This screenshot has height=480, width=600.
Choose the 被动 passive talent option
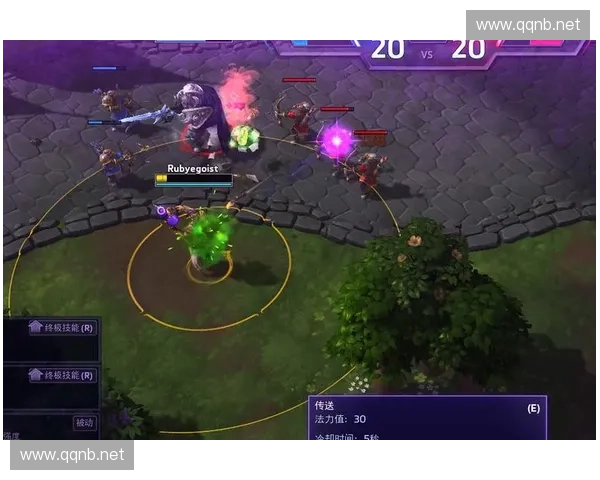click(x=84, y=423)
